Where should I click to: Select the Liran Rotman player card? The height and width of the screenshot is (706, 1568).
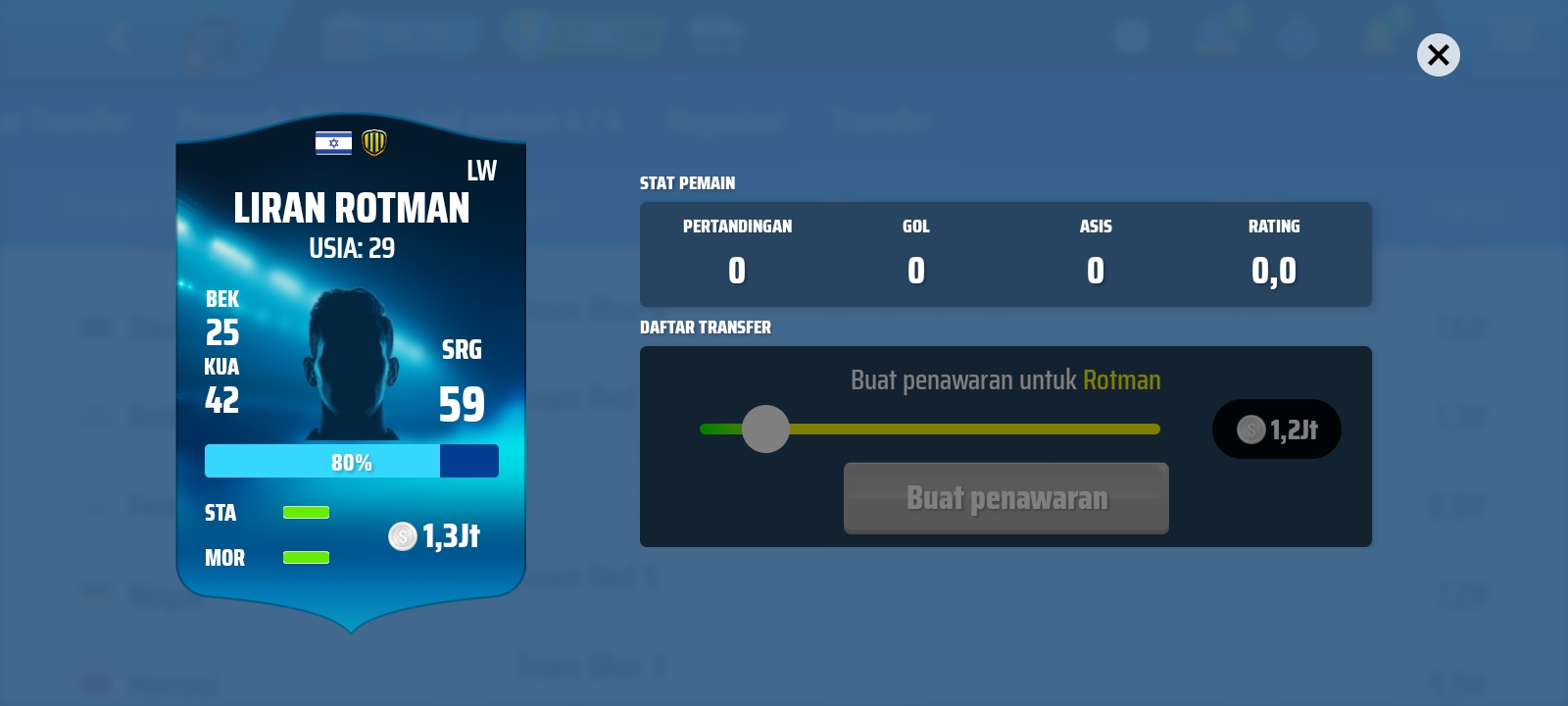(x=351, y=373)
